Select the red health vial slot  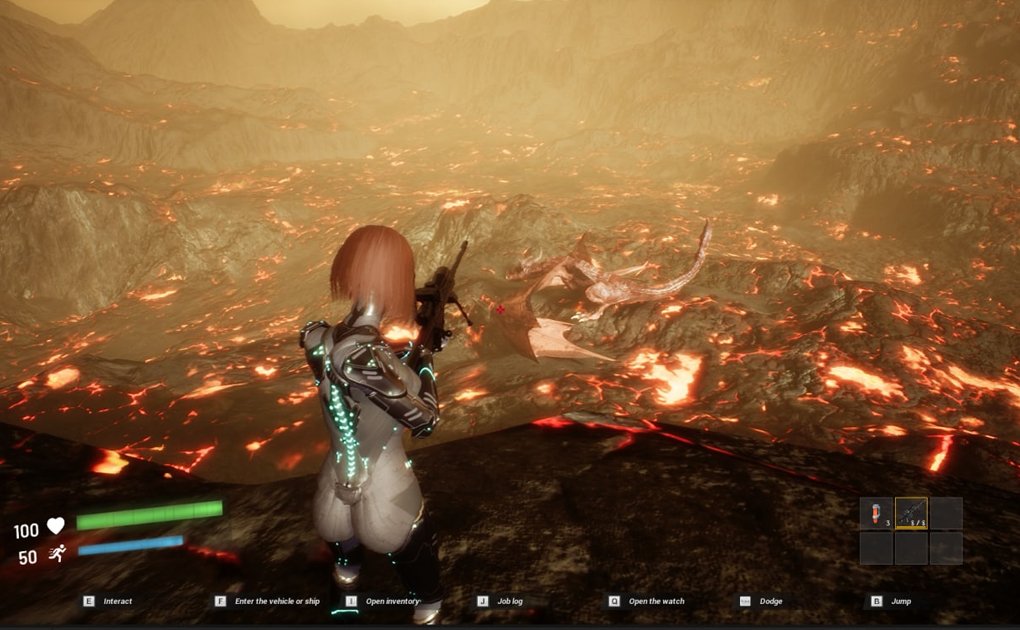click(876, 513)
